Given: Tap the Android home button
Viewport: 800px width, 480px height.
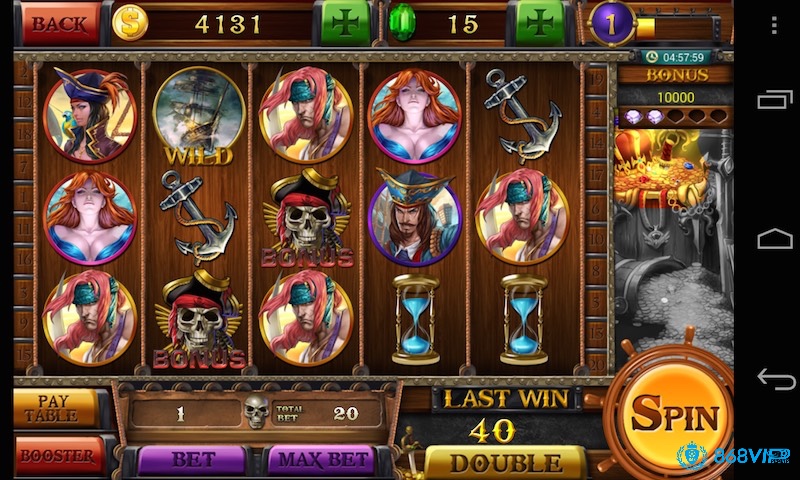Looking at the screenshot, I should [774, 238].
